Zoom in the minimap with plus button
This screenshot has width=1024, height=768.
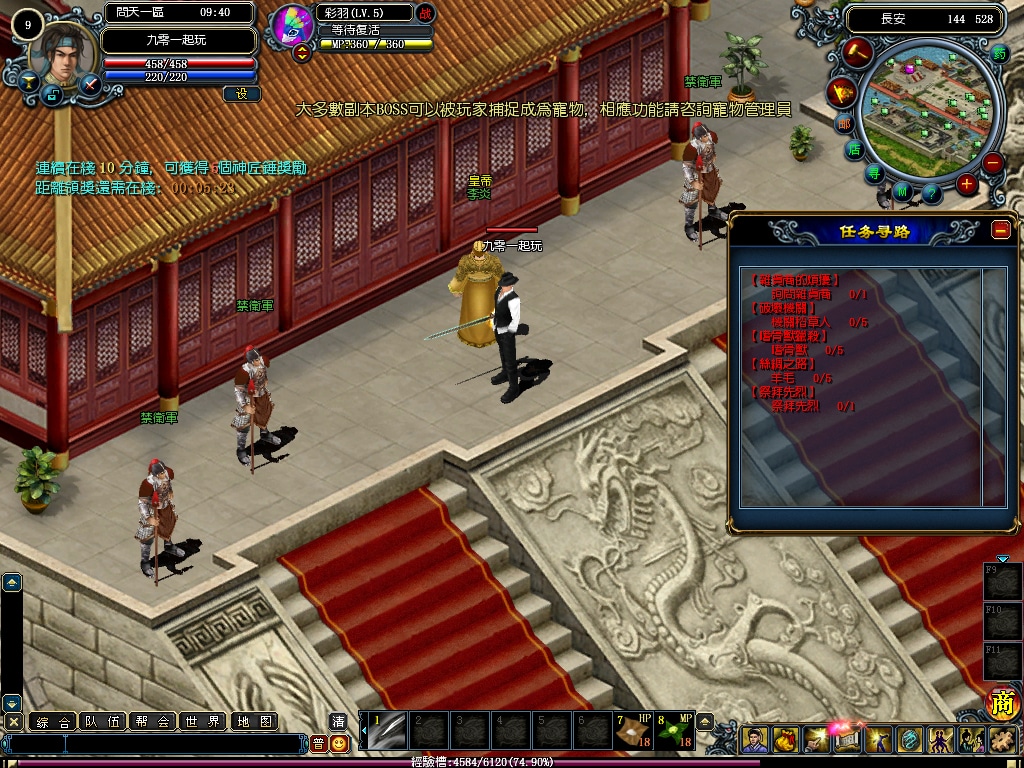[x=966, y=184]
